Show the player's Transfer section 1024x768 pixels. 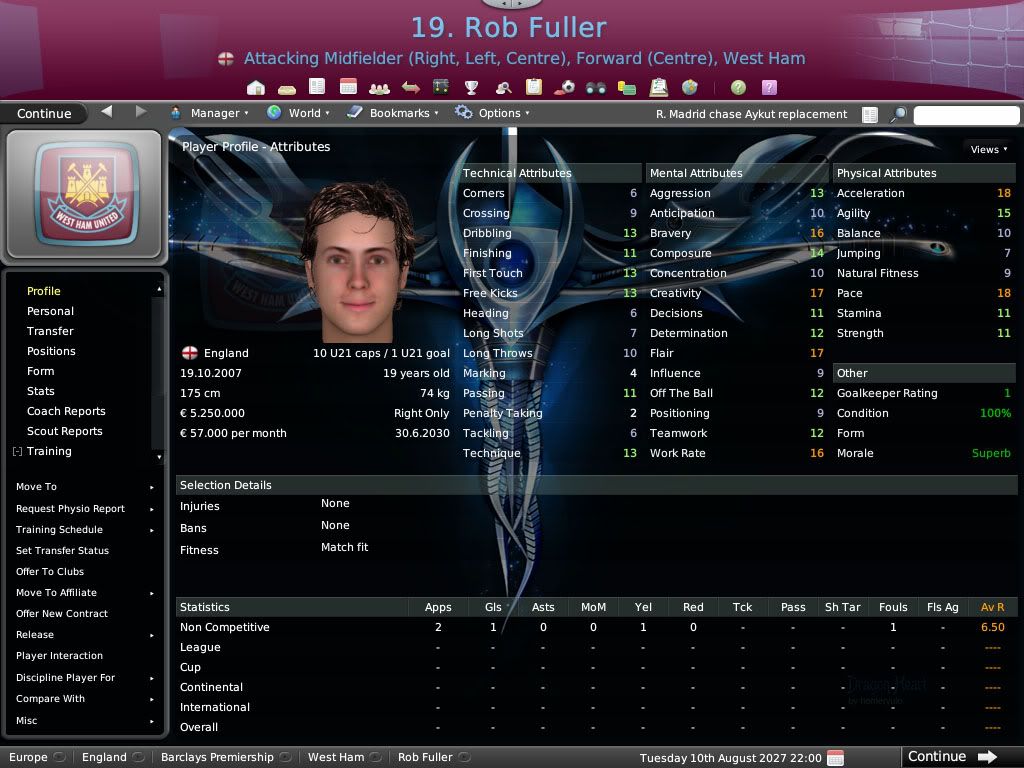pyautogui.click(x=50, y=331)
